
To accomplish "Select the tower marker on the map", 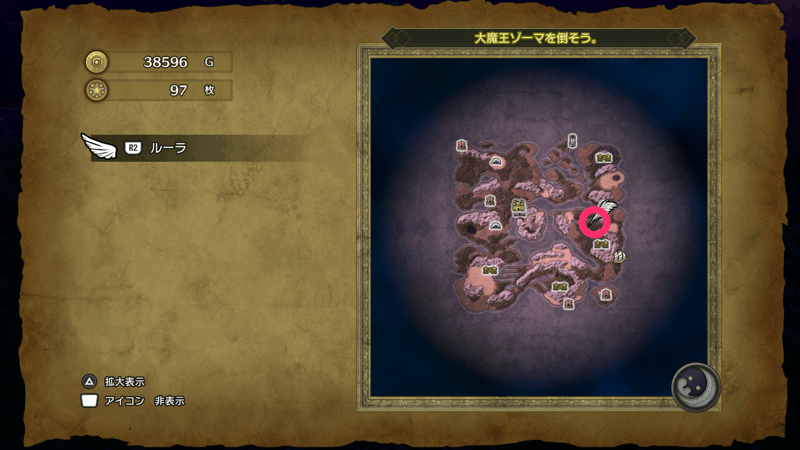I will point(572,141).
